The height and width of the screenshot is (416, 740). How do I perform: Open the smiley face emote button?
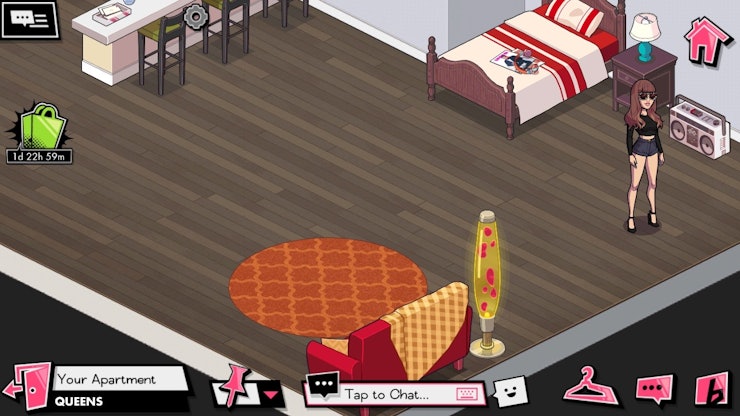509,391
